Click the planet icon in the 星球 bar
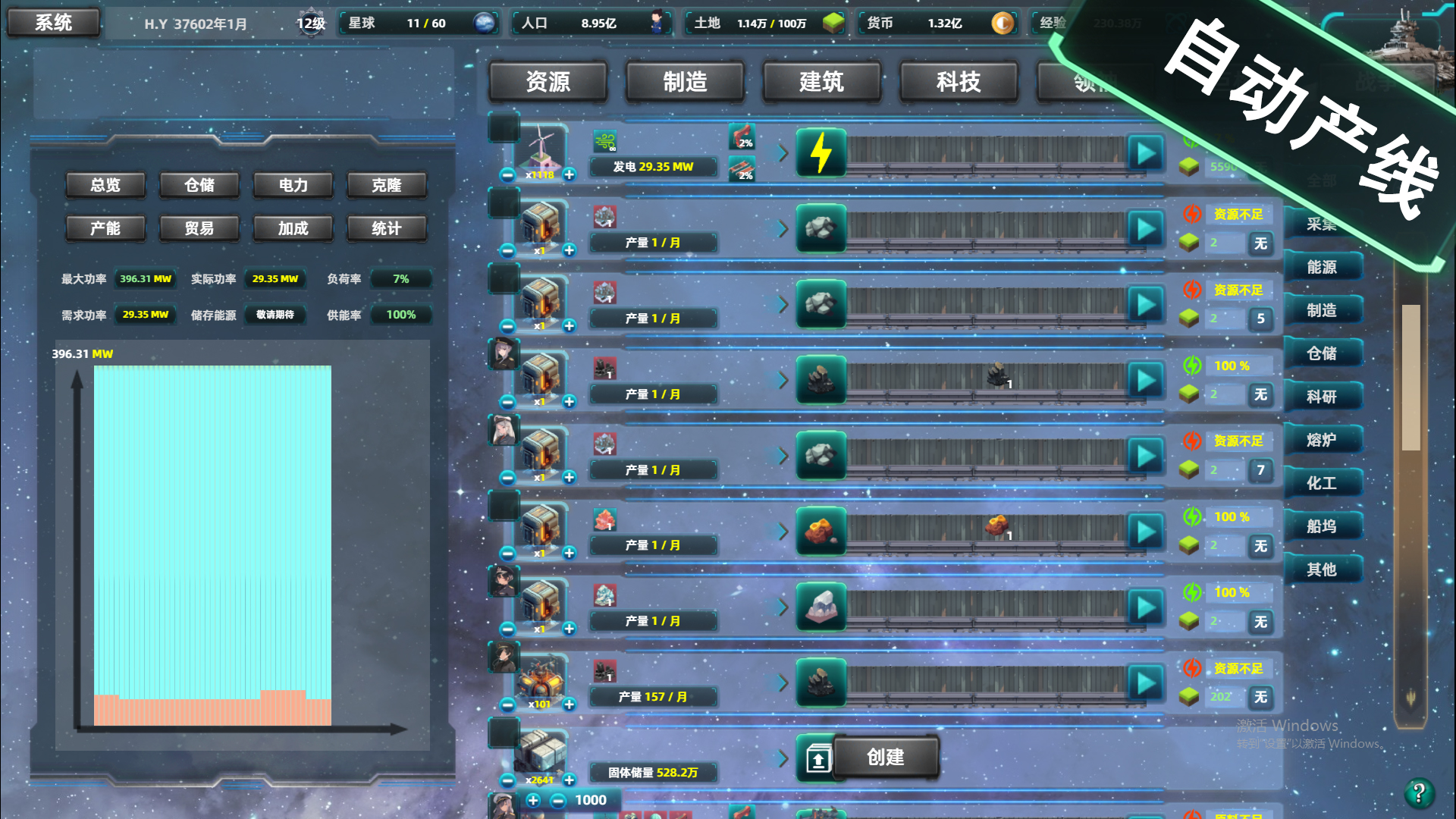Viewport: 1456px width, 819px height. (485, 23)
